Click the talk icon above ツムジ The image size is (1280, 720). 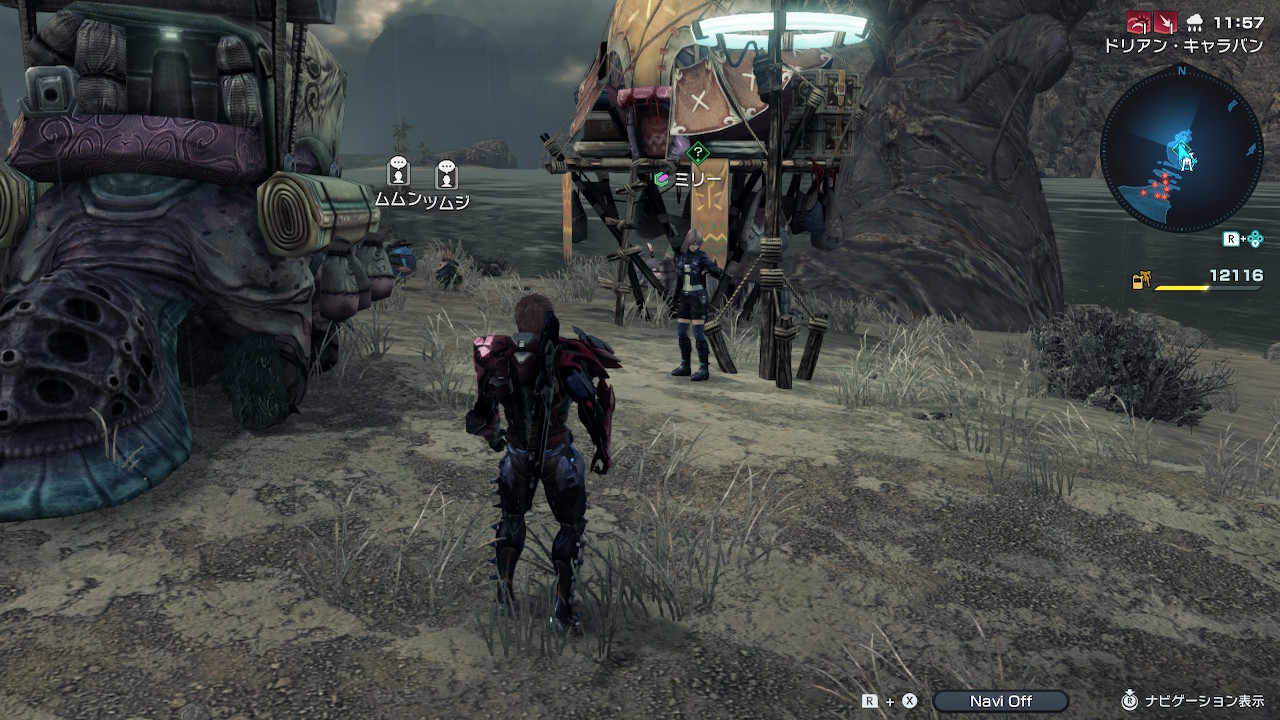[x=446, y=174]
